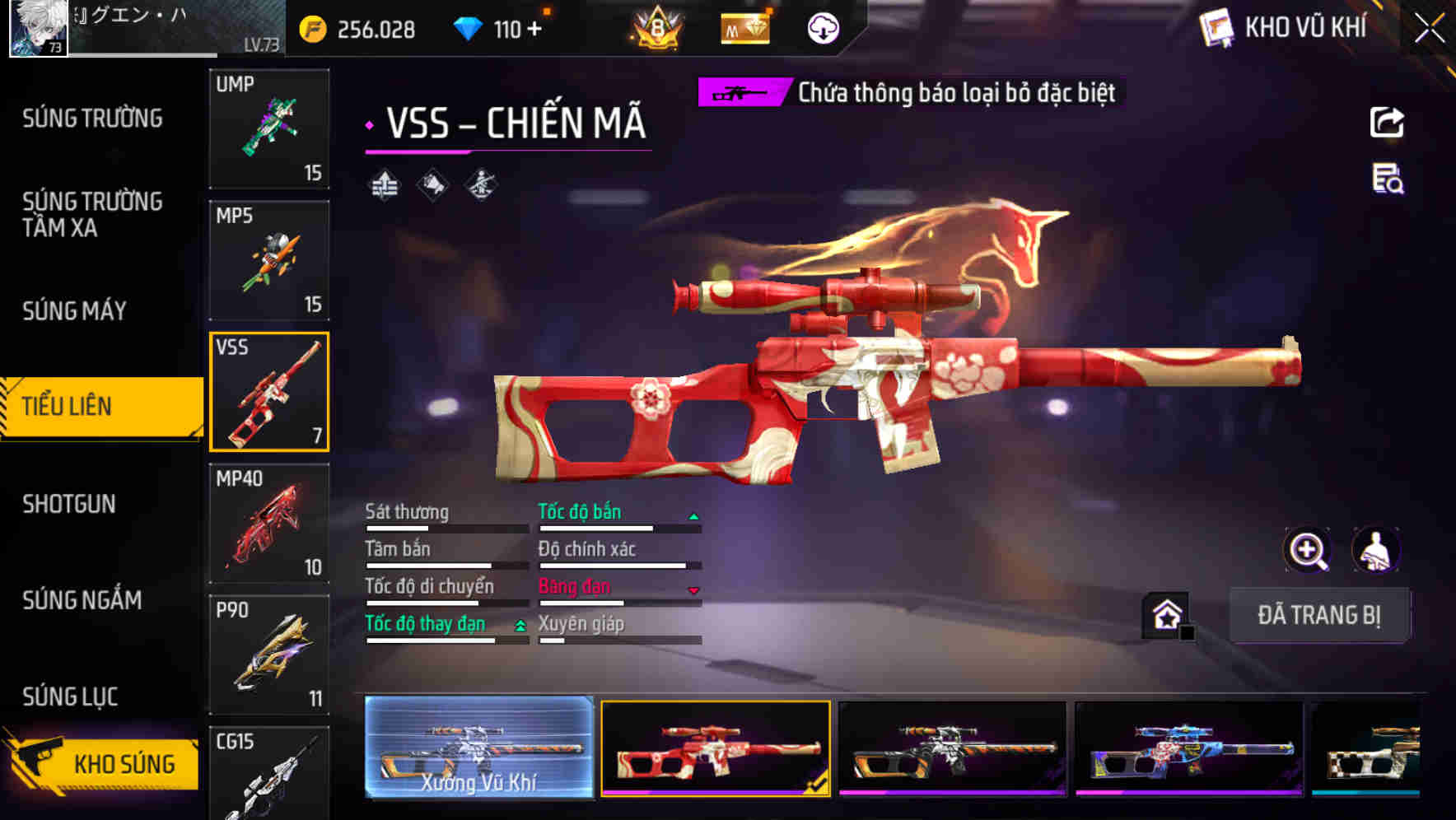This screenshot has width=1456, height=820.
Task: Open the share icon at top right
Action: [1386, 122]
